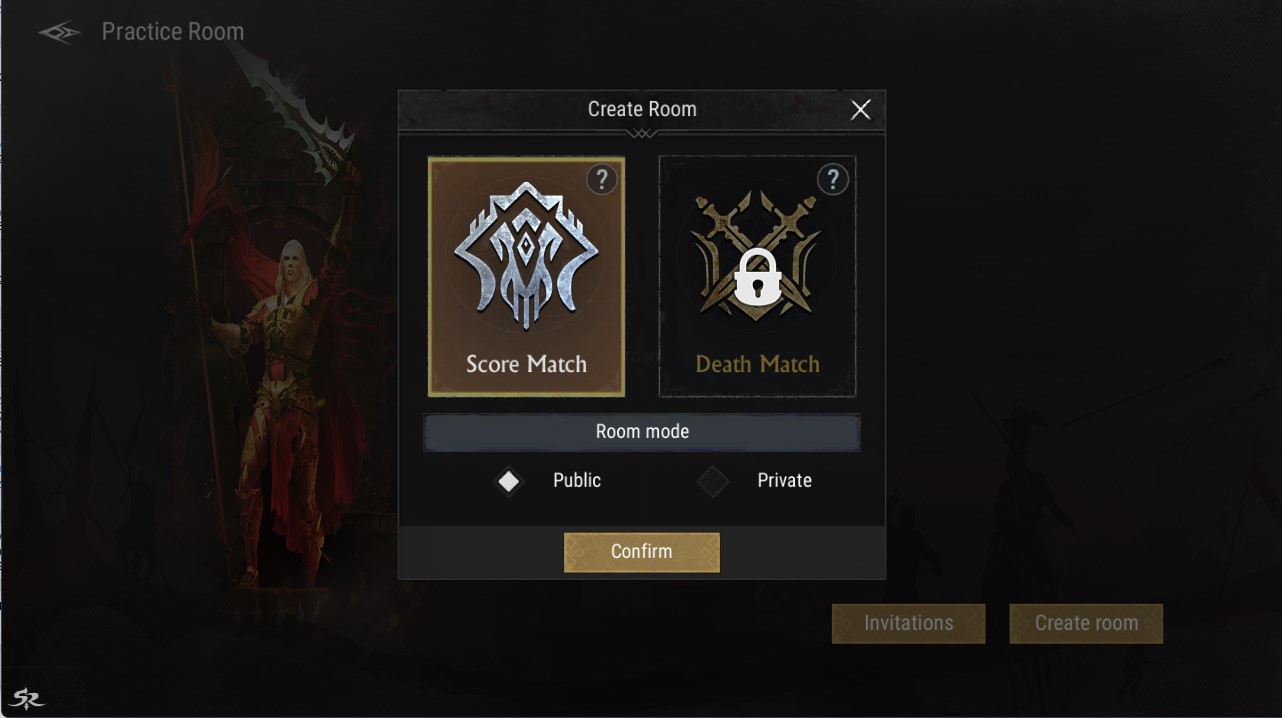Screen dimensions: 1282x718
Task: Click the Create room button
Action: point(1086,623)
